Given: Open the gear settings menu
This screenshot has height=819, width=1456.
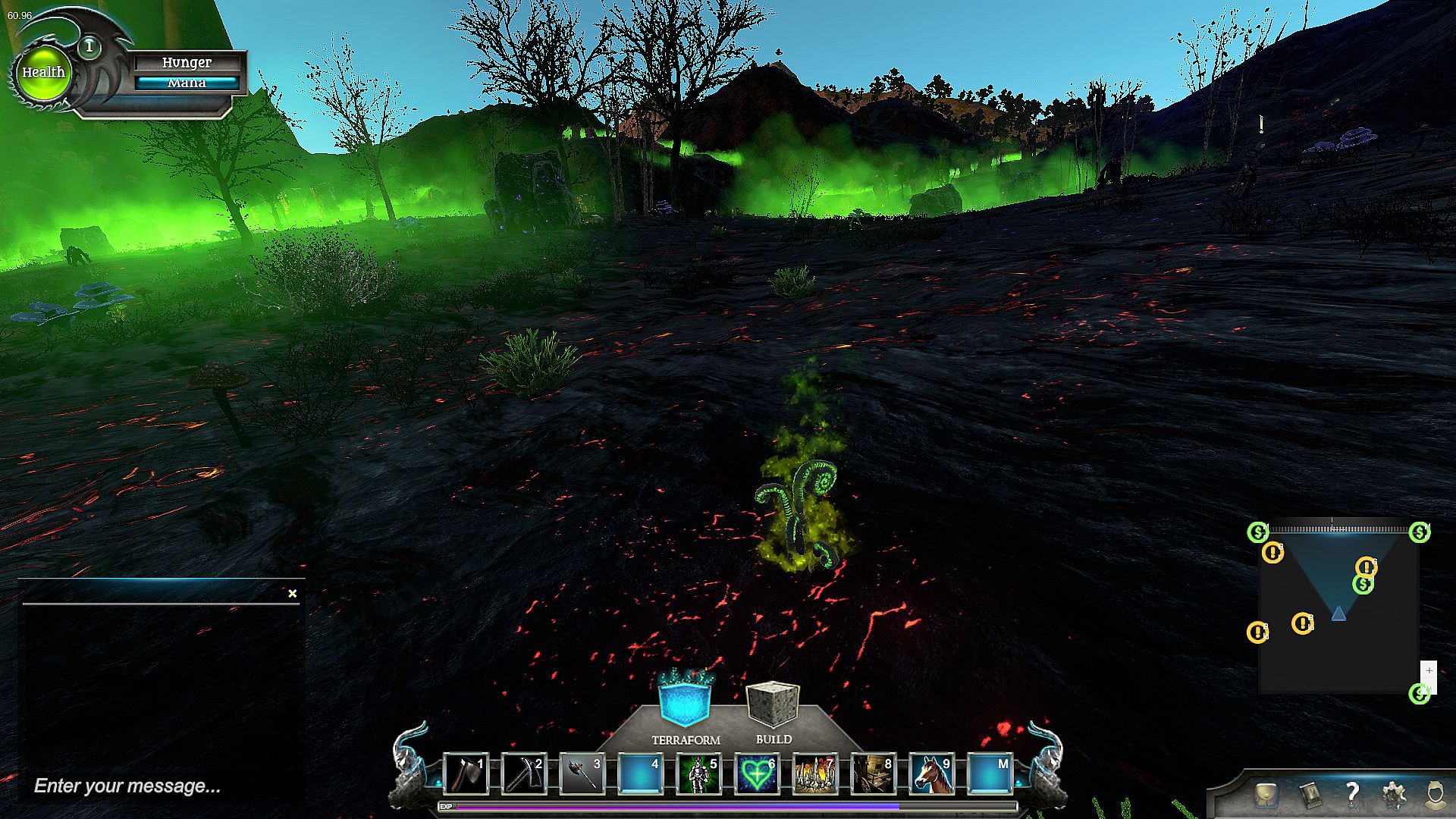Looking at the screenshot, I should 1394,795.
